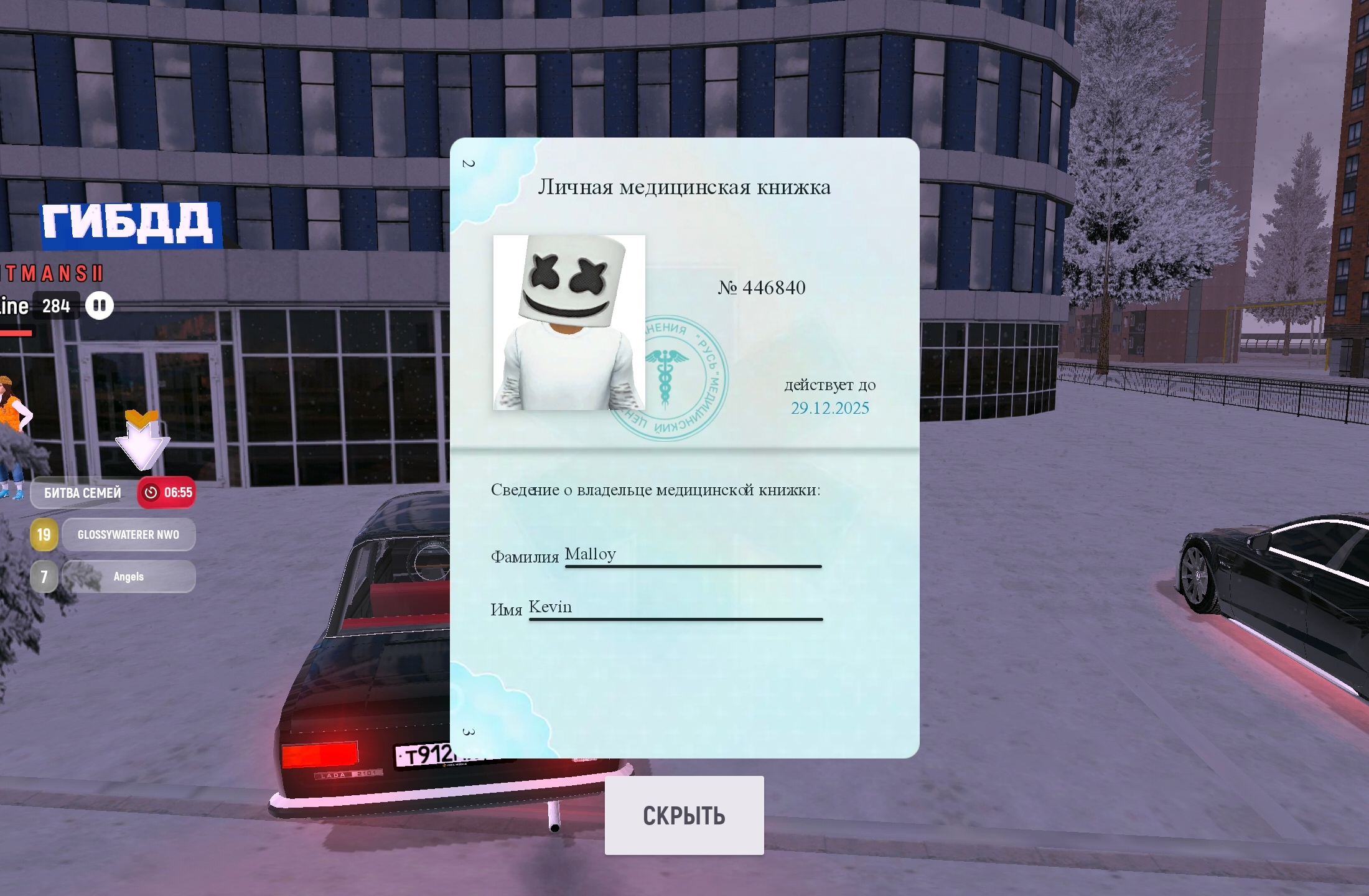Click the pause icon near the online counter
The image size is (1369, 896).
100,306
